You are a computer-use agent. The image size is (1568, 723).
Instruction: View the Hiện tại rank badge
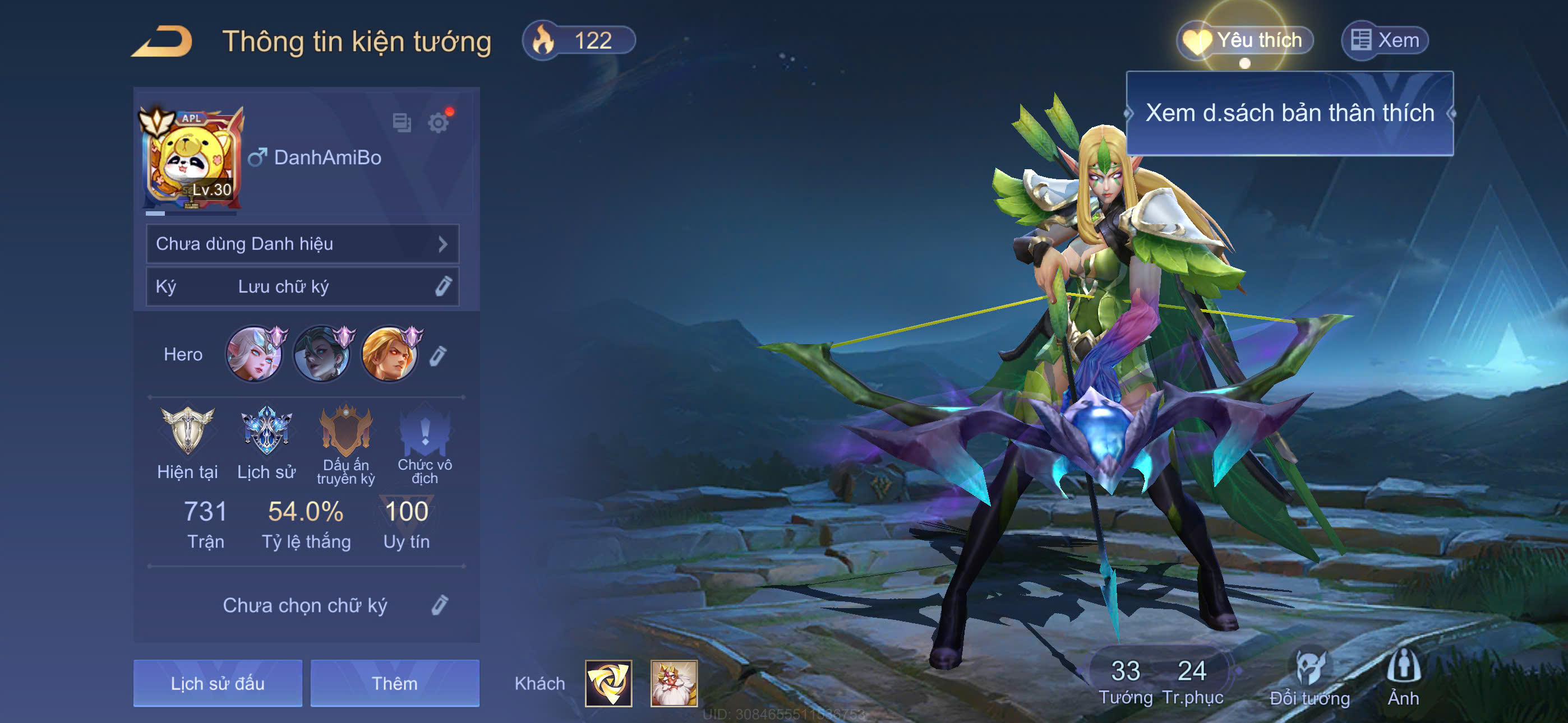pos(187,431)
